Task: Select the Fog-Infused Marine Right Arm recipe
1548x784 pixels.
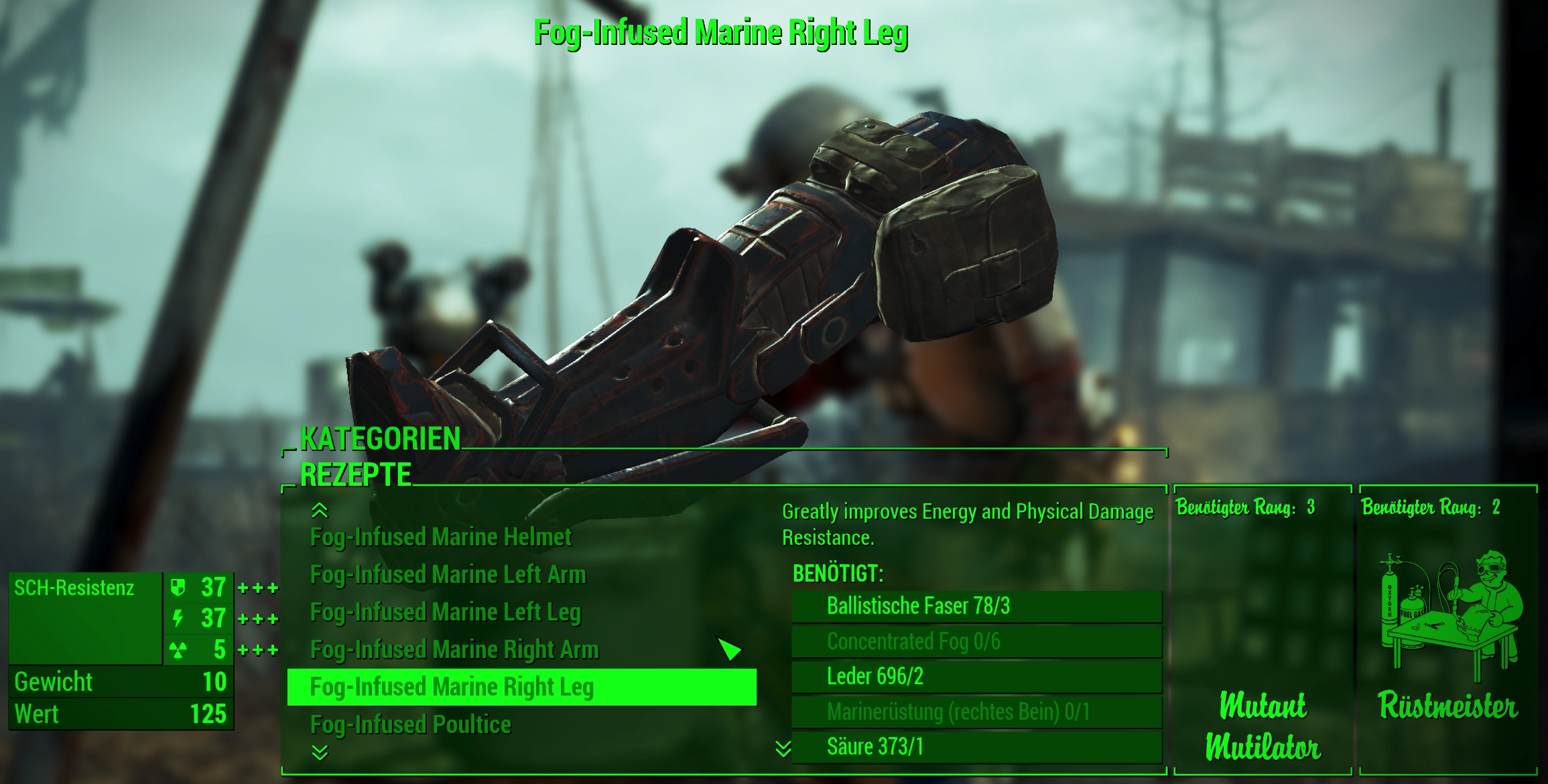Action: click(x=454, y=650)
